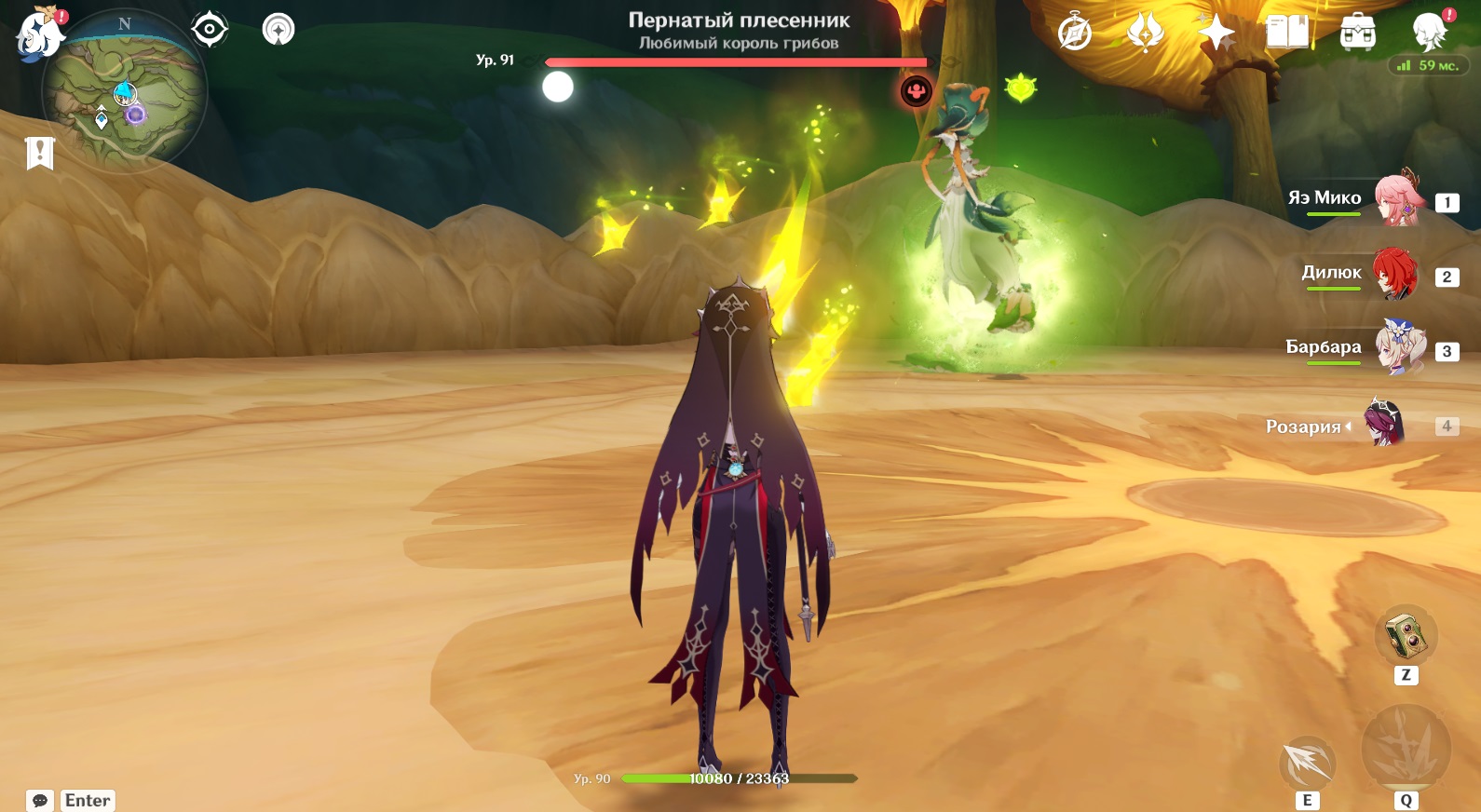Switch to Яэ Мико
This screenshot has height=812, width=1481.
tap(1397, 200)
